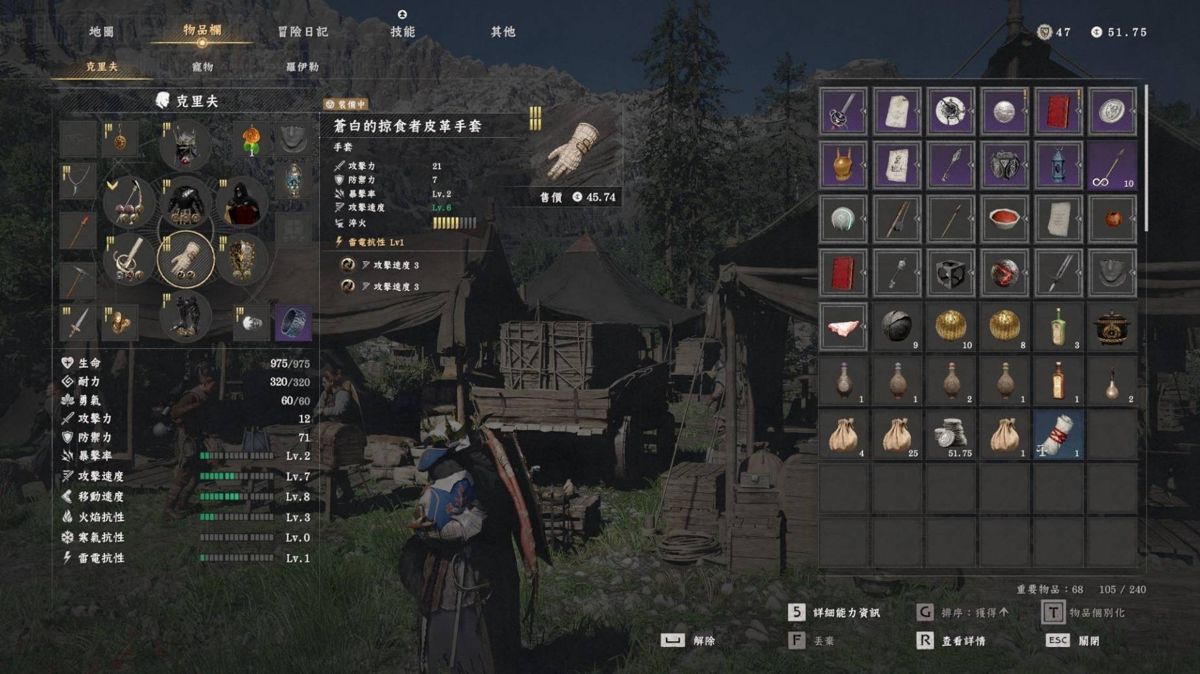Select the equipped boots slot

coord(187,315)
